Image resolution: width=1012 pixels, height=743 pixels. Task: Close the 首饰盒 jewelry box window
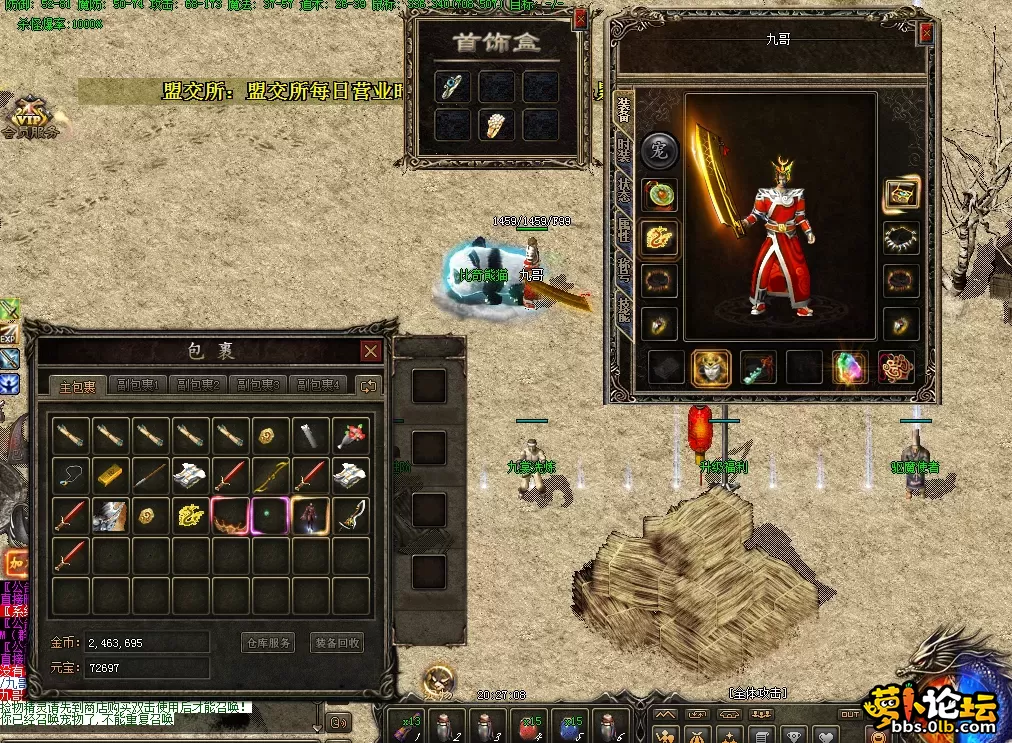click(x=580, y=21)
